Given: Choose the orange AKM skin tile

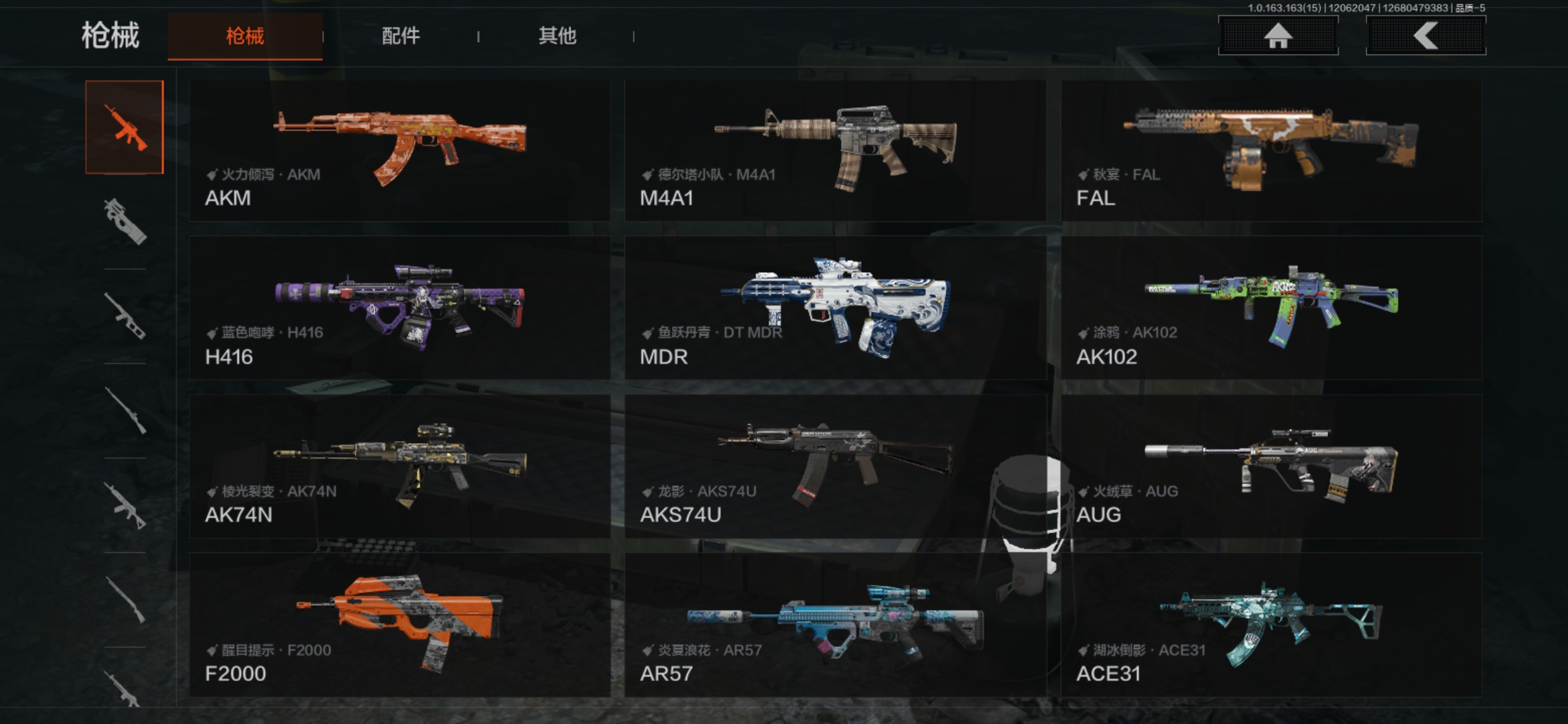Looking at the screenshot, I should coord(399,151).
